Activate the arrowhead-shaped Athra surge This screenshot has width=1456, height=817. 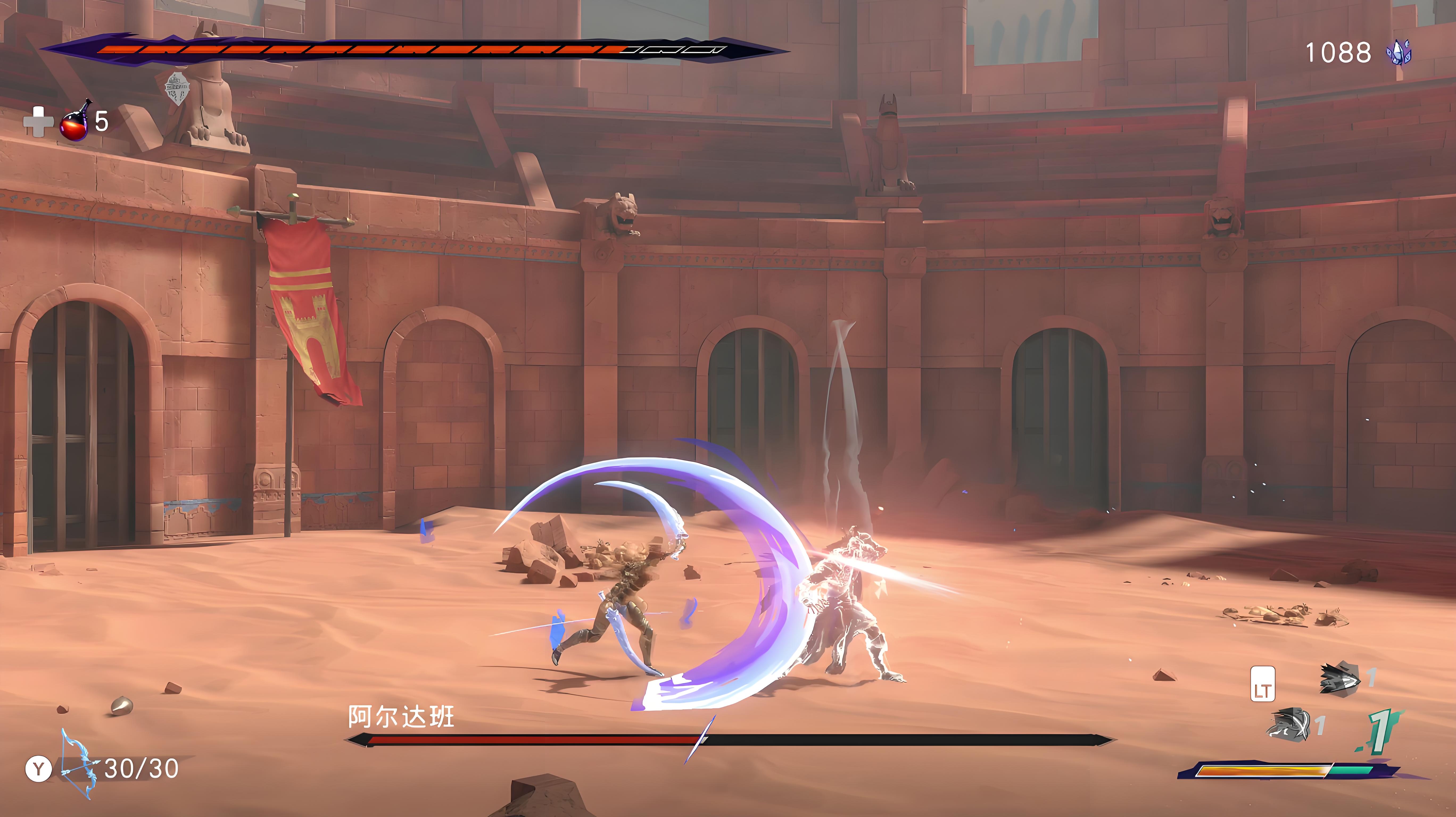coord(1339,678)
